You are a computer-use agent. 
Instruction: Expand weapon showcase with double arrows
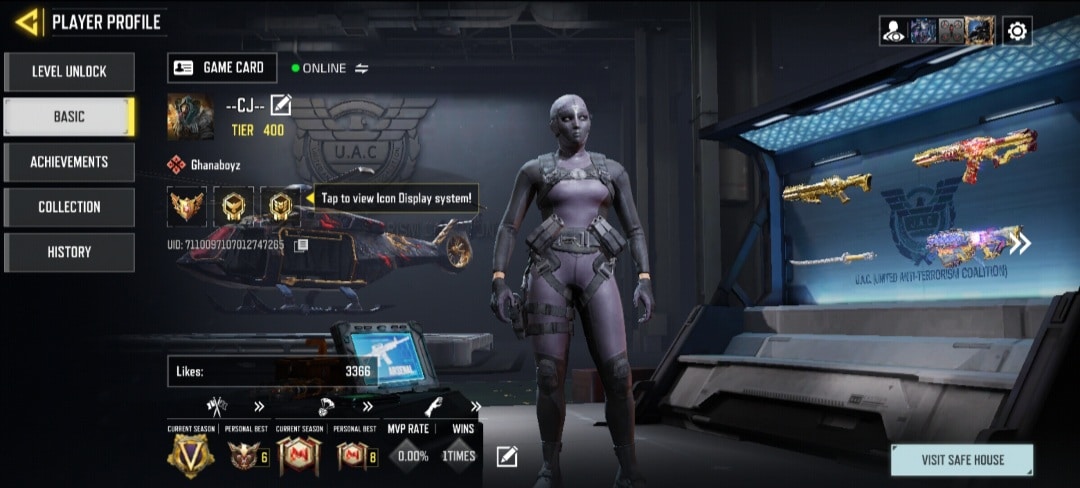pyautogui.click(x=1019, y=243)
